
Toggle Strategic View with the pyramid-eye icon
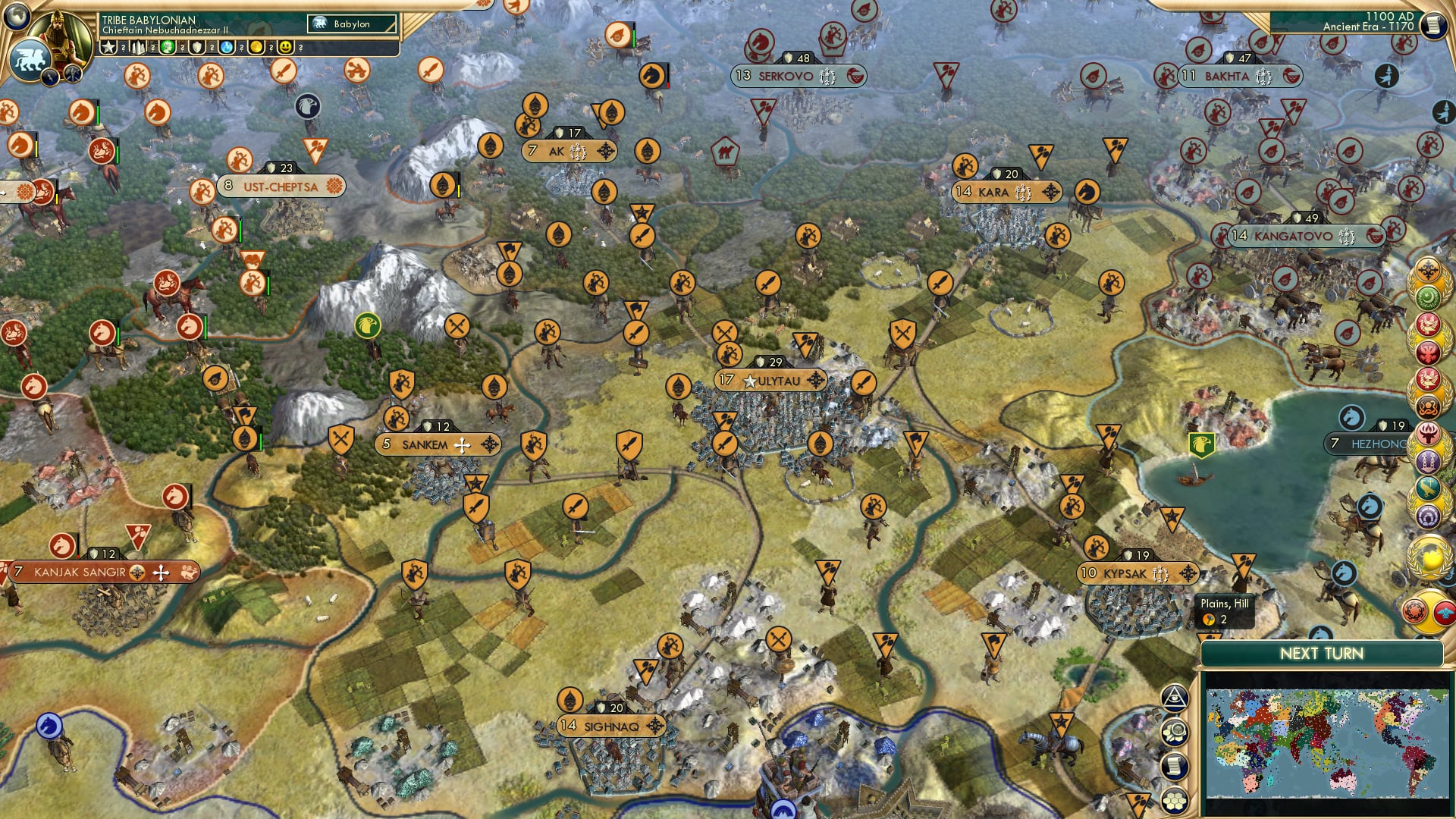coord(1175,698)
